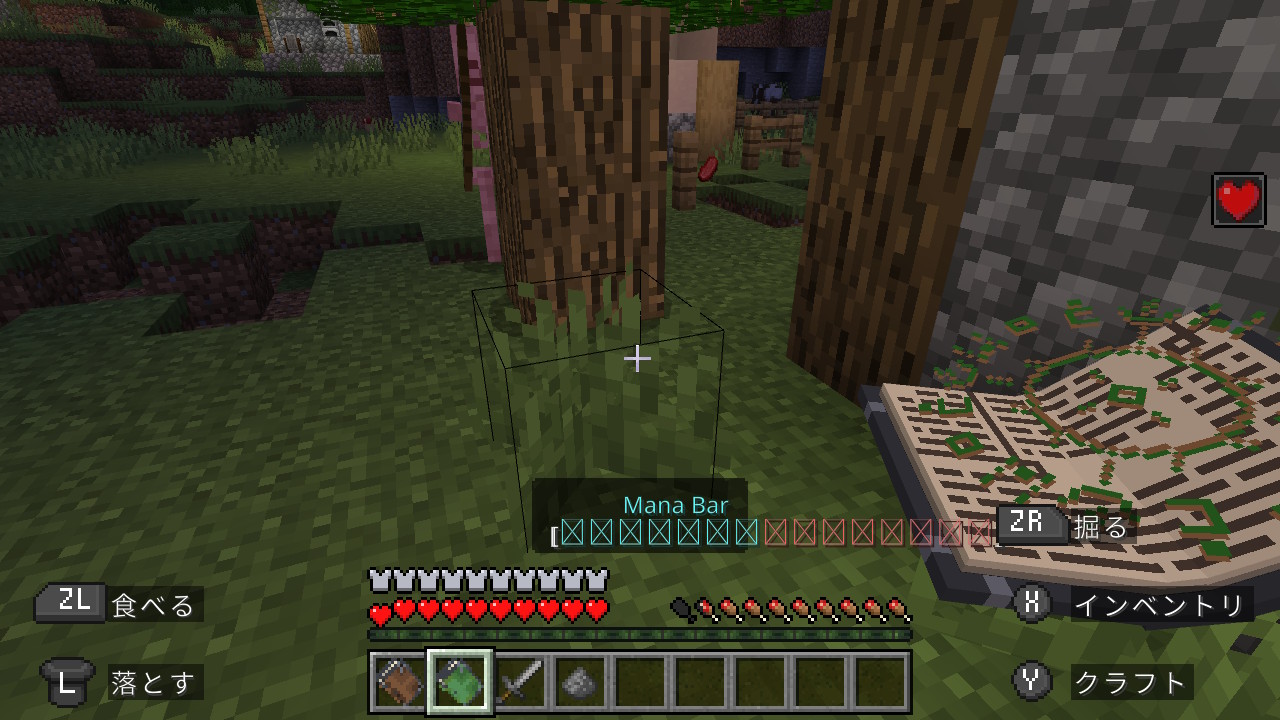
Task: Select the brown leather book hotbar slot
Action: (399, 683)
